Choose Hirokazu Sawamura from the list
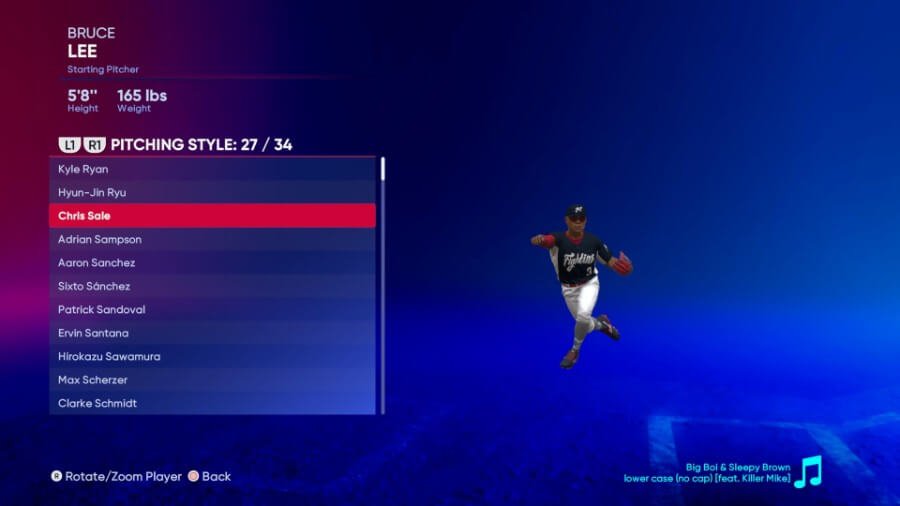 (212, 357)
